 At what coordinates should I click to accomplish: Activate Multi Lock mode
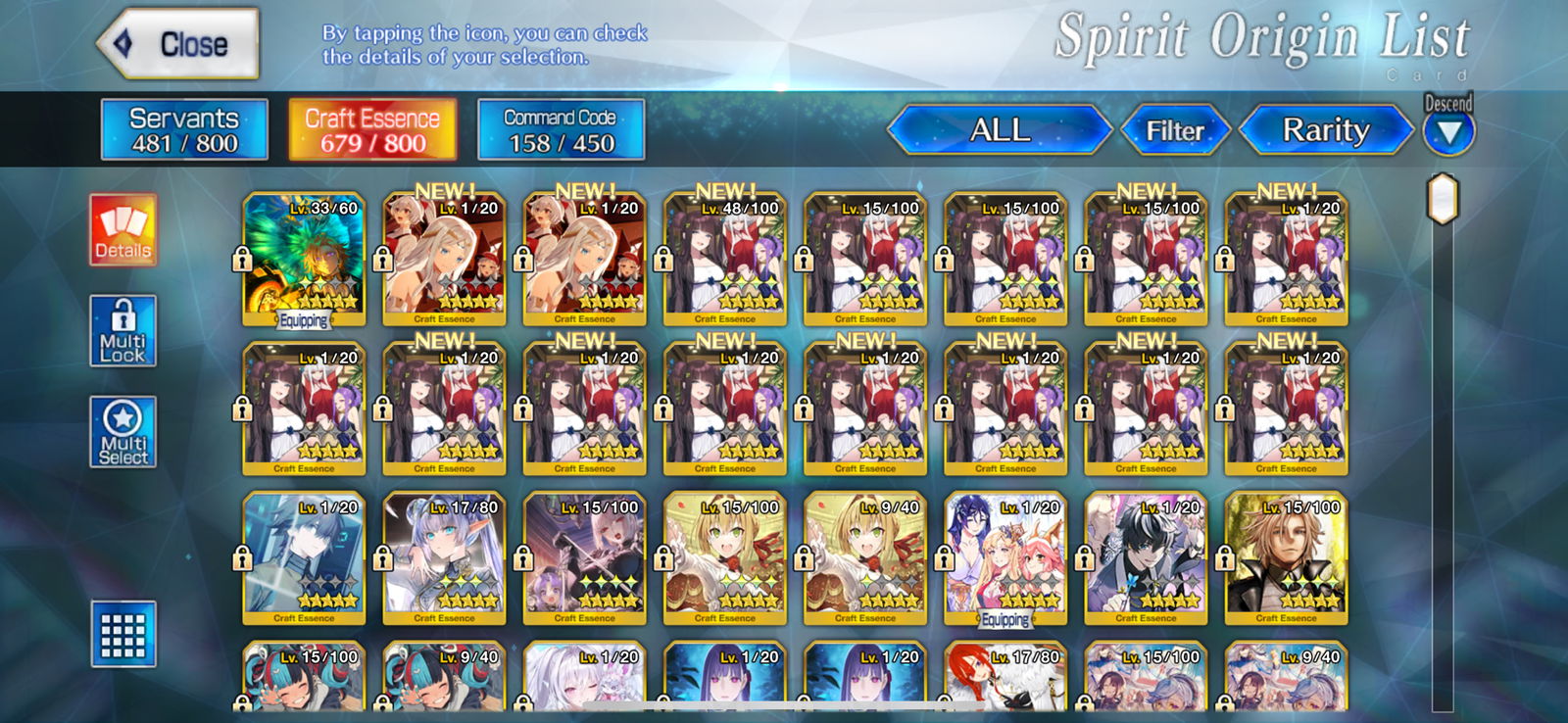coord(123,331)
